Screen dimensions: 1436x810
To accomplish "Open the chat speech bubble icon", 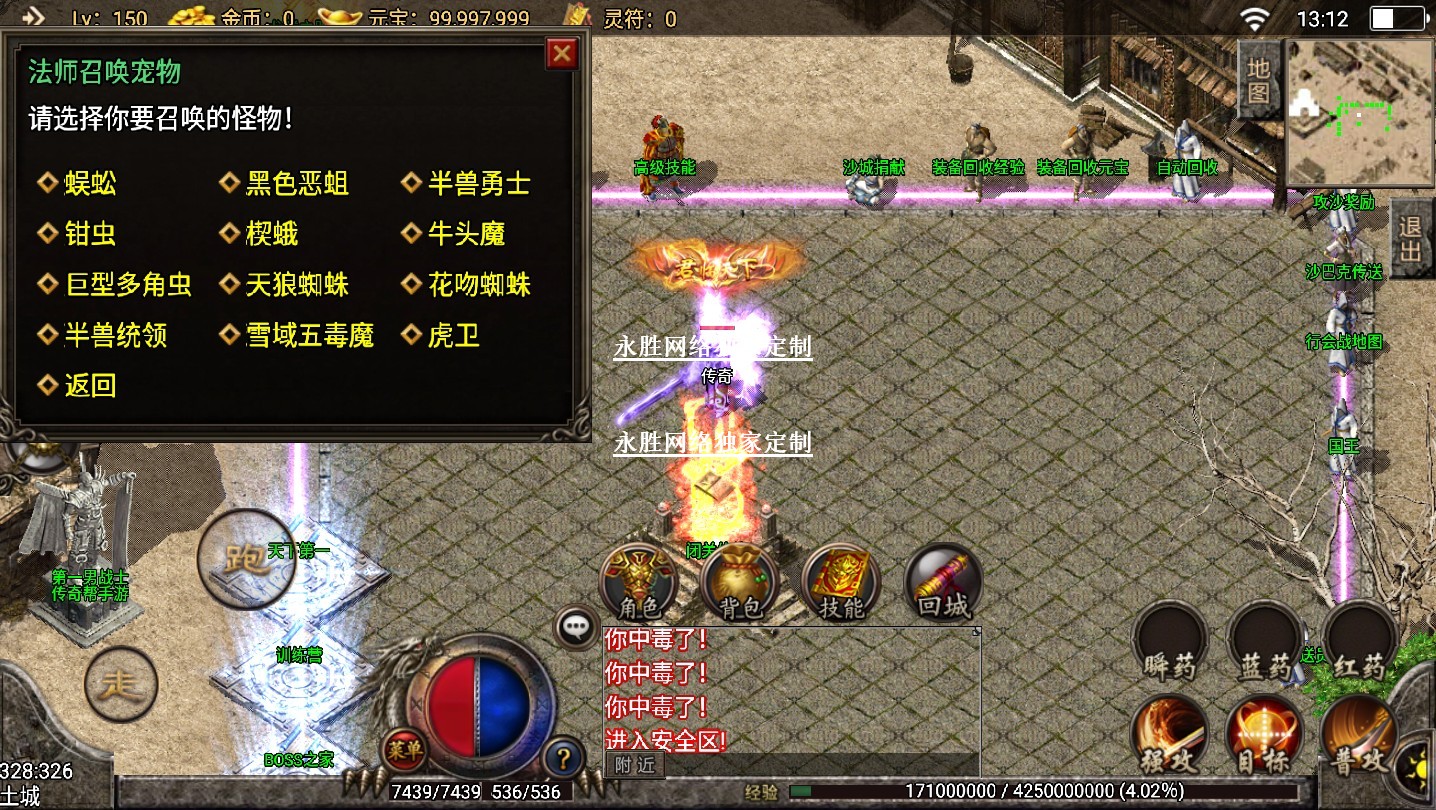I will pos(576,627).
